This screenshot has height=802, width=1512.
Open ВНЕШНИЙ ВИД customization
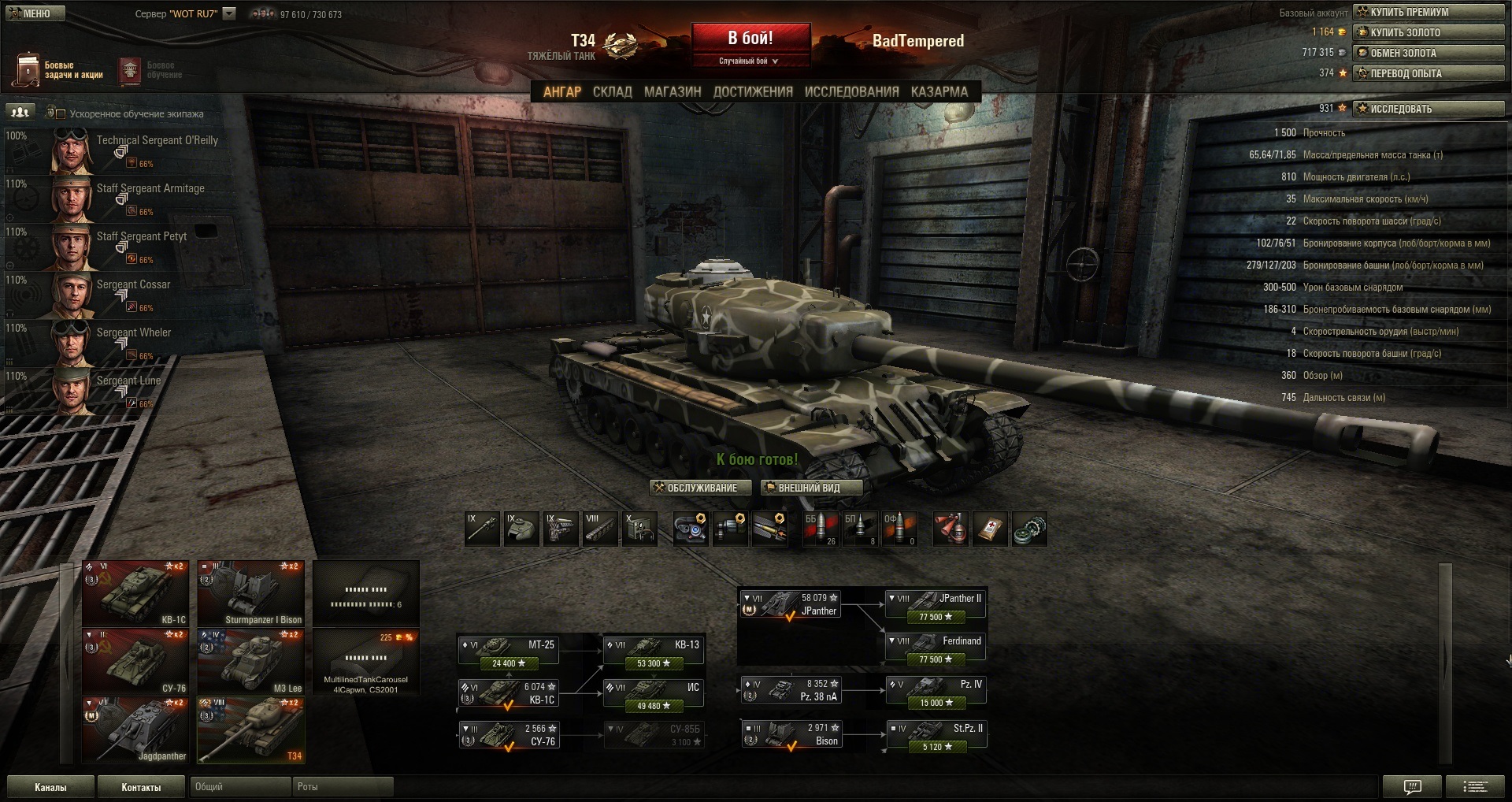[x=810, y=488]
